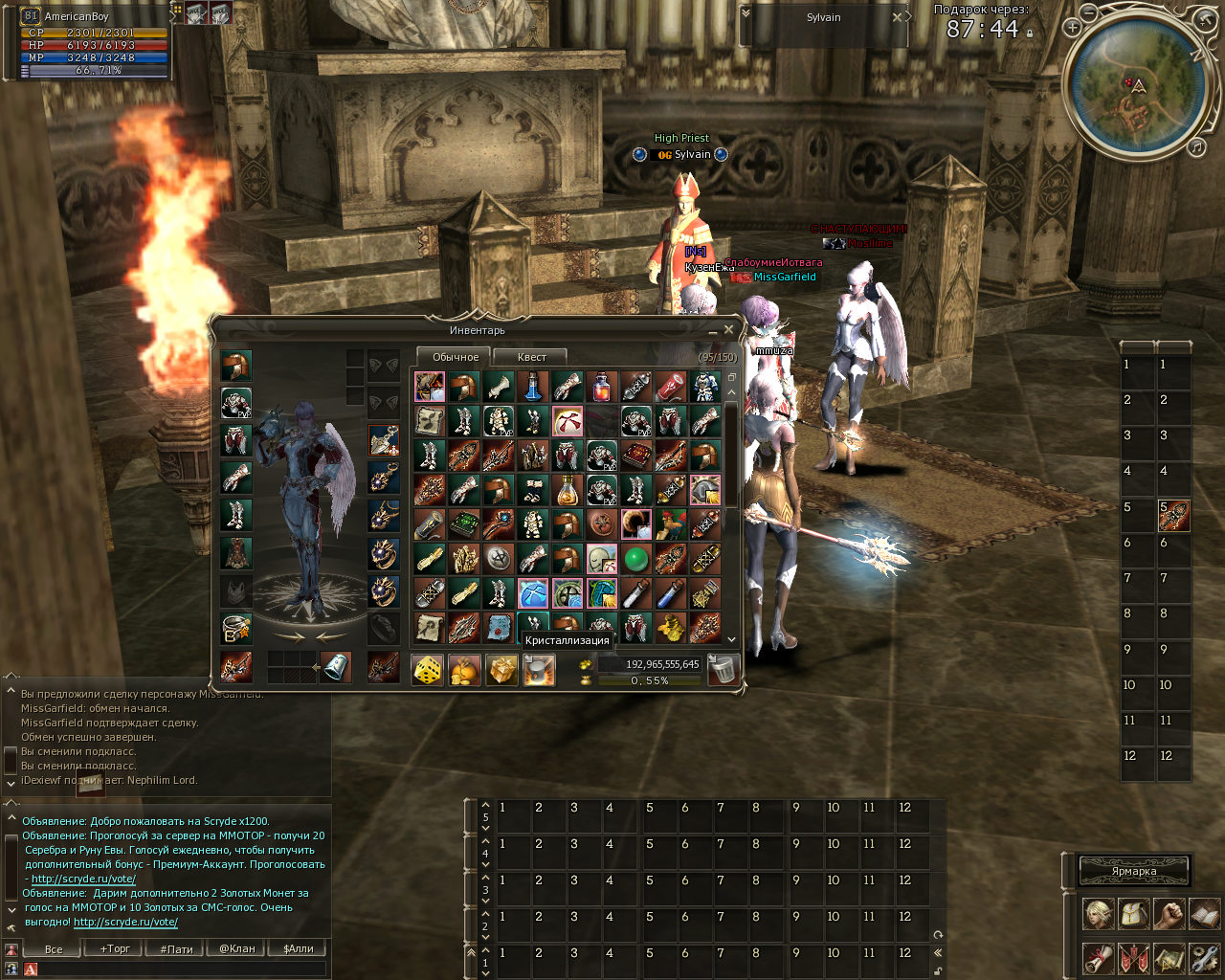The image size is (1225, 980).
Task: Open the actions fist menu icon
Action: point(1169,914)
